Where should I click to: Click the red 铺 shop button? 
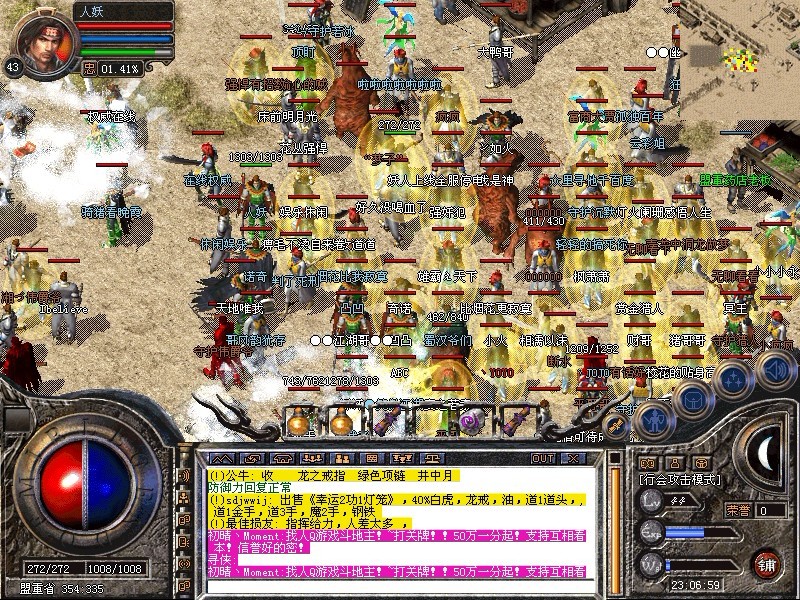coord(766,563)
